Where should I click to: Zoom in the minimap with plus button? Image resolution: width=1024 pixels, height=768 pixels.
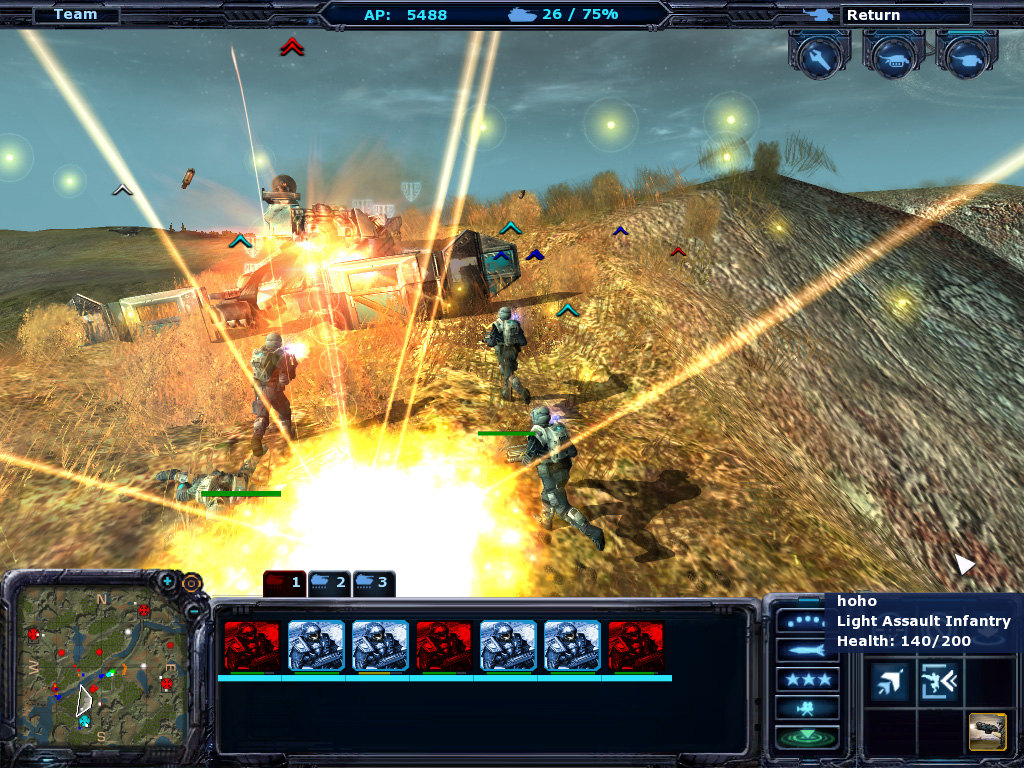click(x=167, y=581)
